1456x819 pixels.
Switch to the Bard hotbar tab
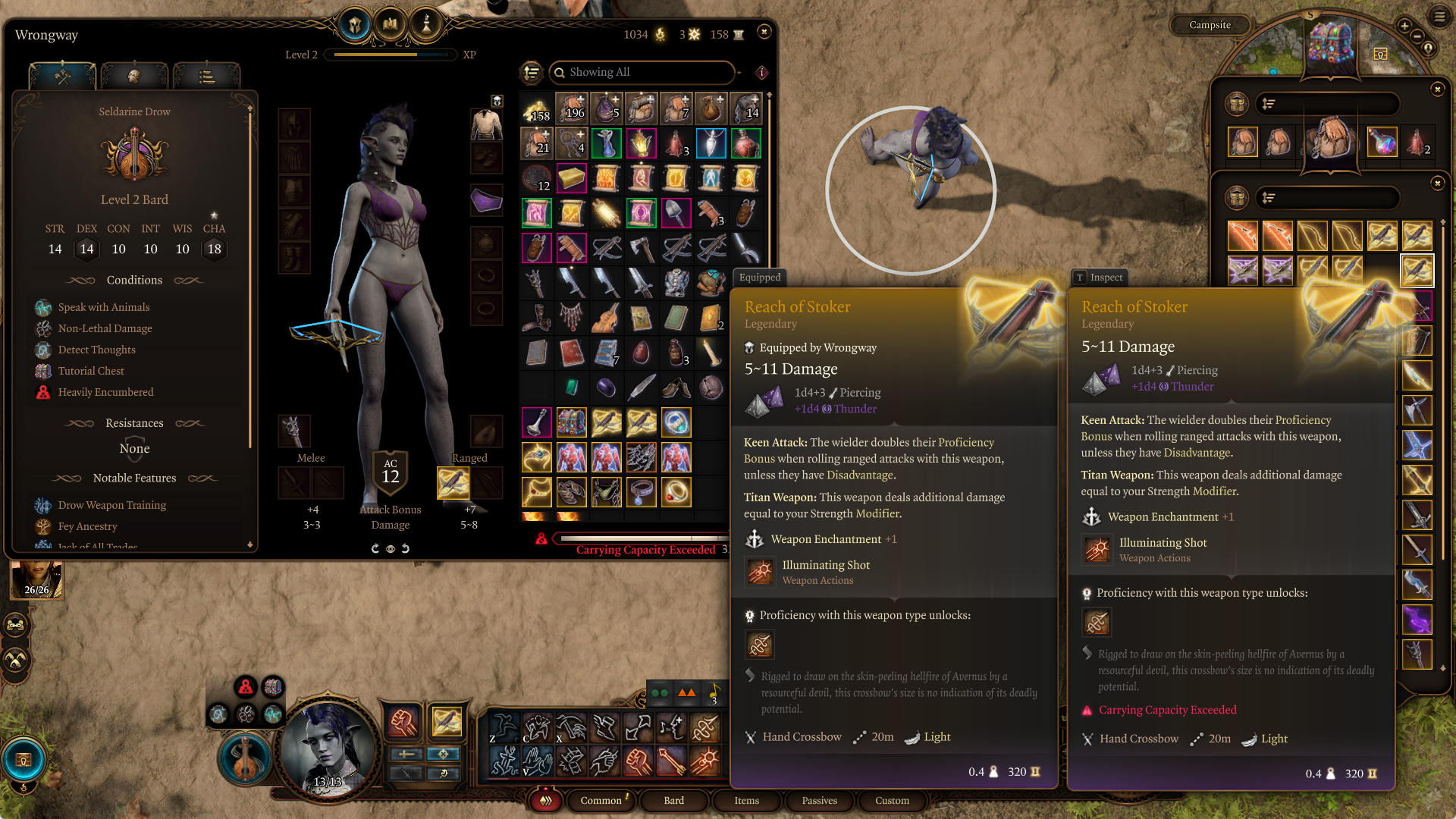click(673, 800)
